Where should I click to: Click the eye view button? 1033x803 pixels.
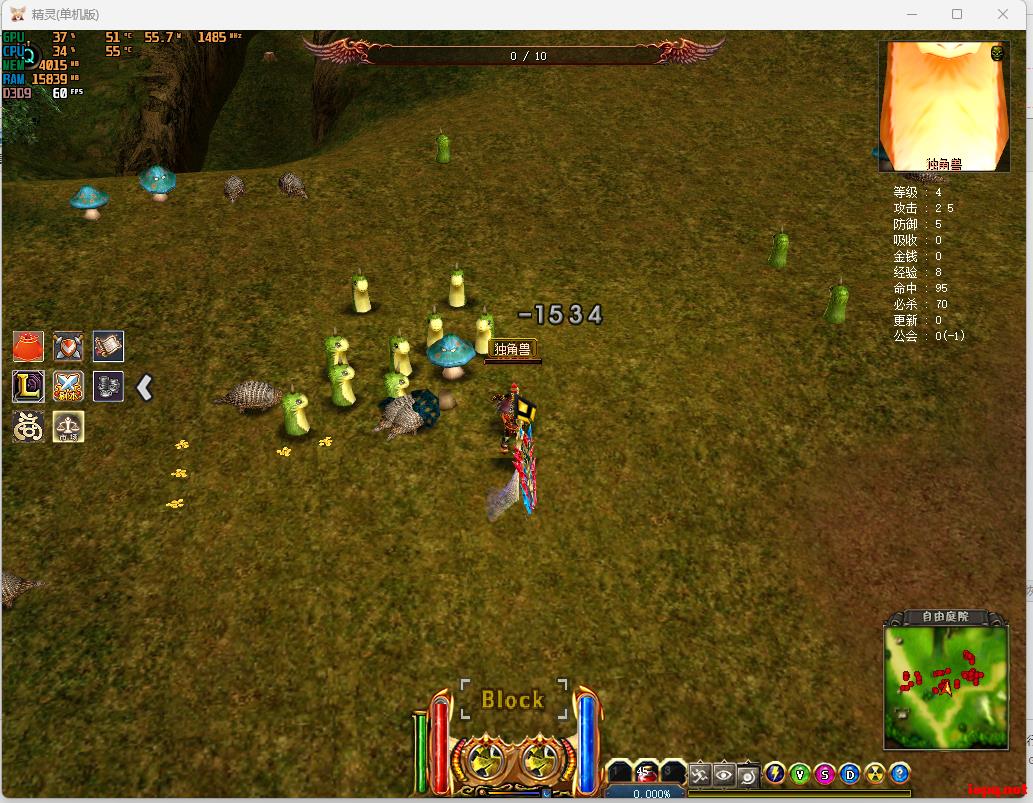(724, 774)
